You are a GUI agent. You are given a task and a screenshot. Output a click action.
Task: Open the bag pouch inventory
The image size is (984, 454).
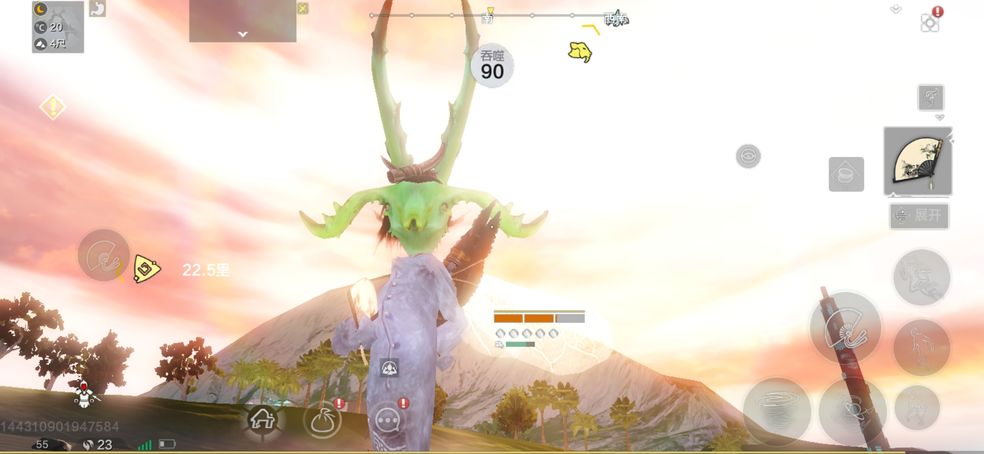coord(322,420)
